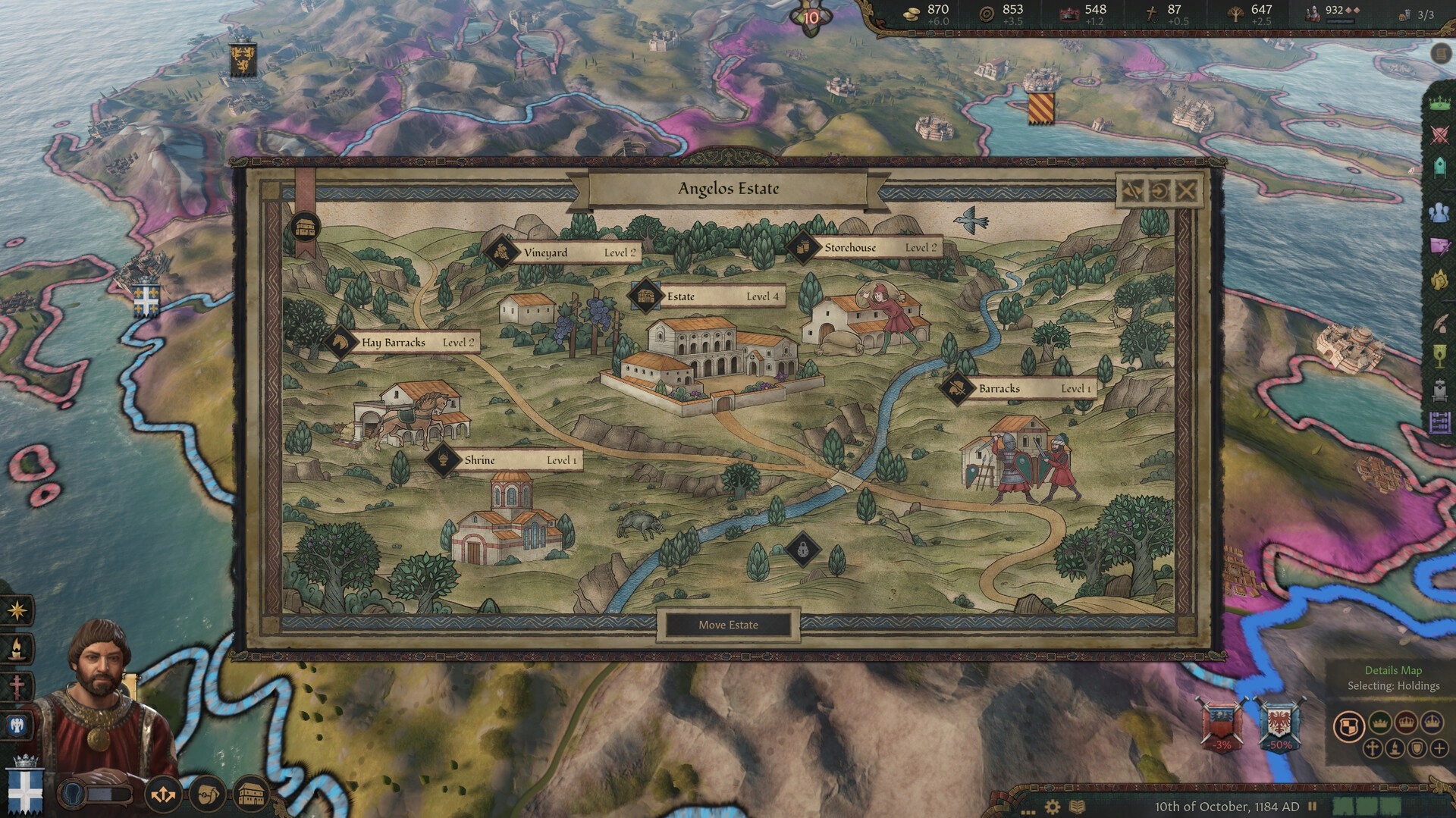Click the locked building slot
This screenshot has width=1456, height=818.
pyautogui.click(x=803, y=547)
